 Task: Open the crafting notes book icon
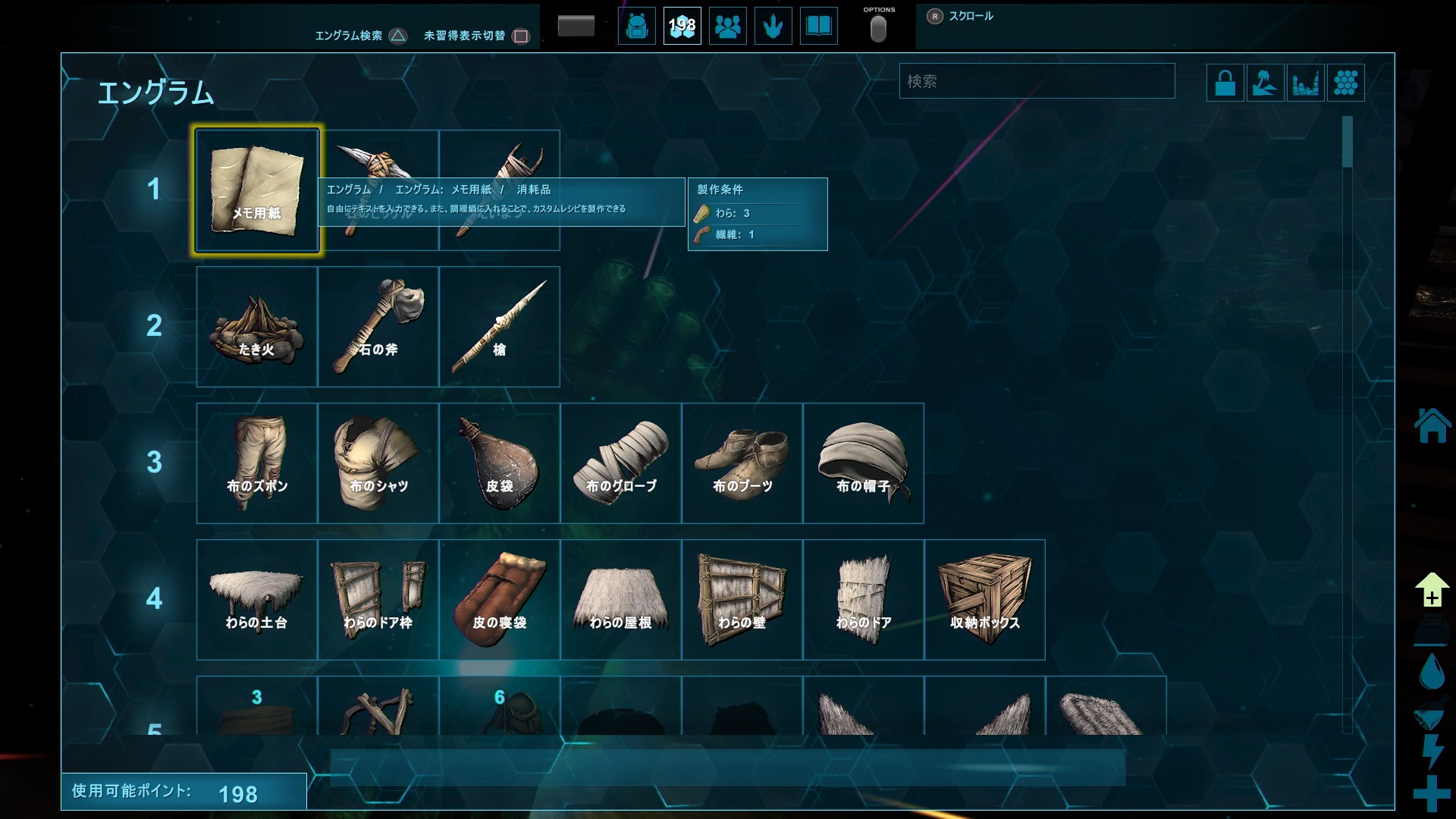[818, 26]
